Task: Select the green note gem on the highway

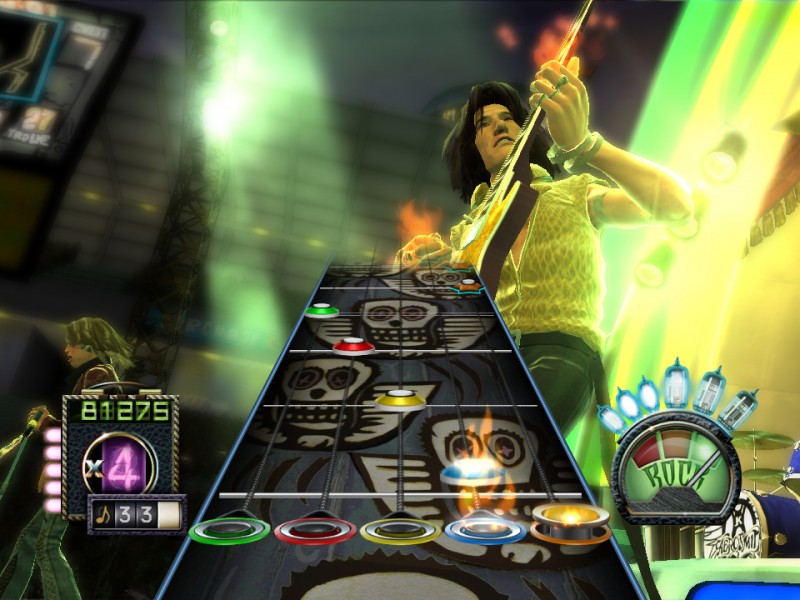Action: (322, 310)
